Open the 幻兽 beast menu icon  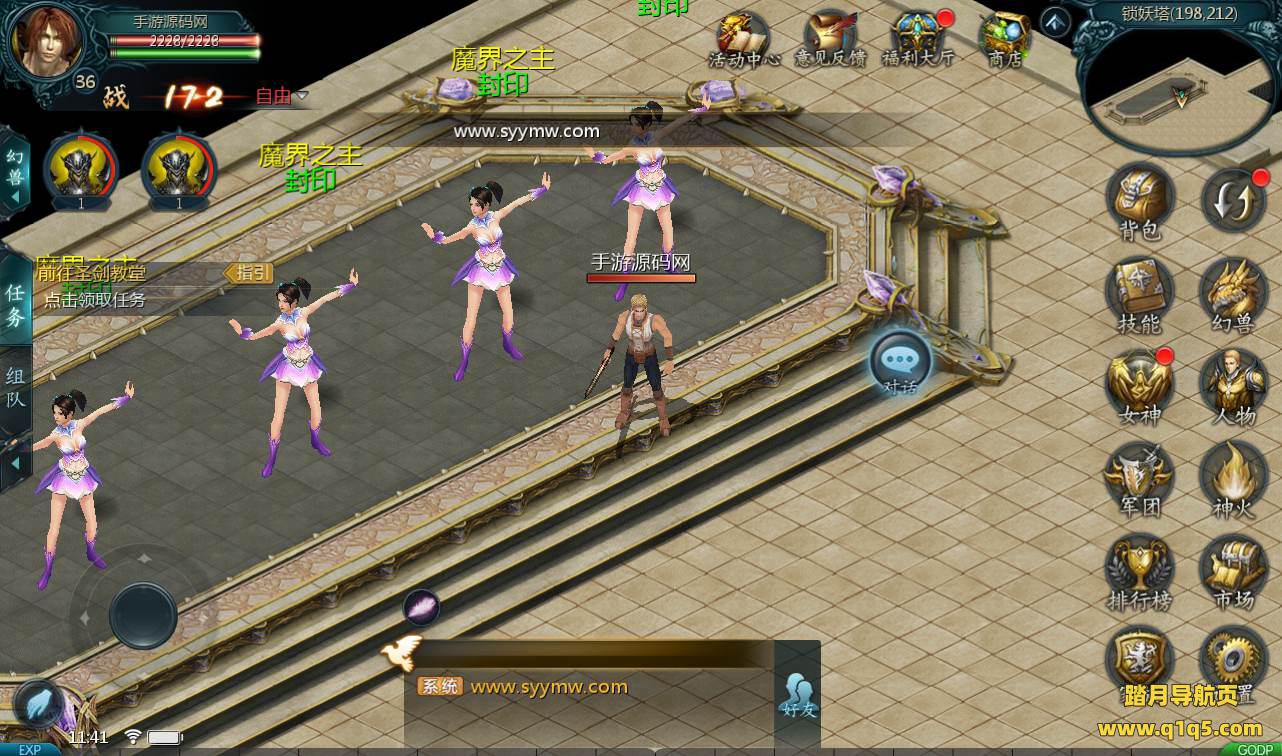click(1234, 295)
